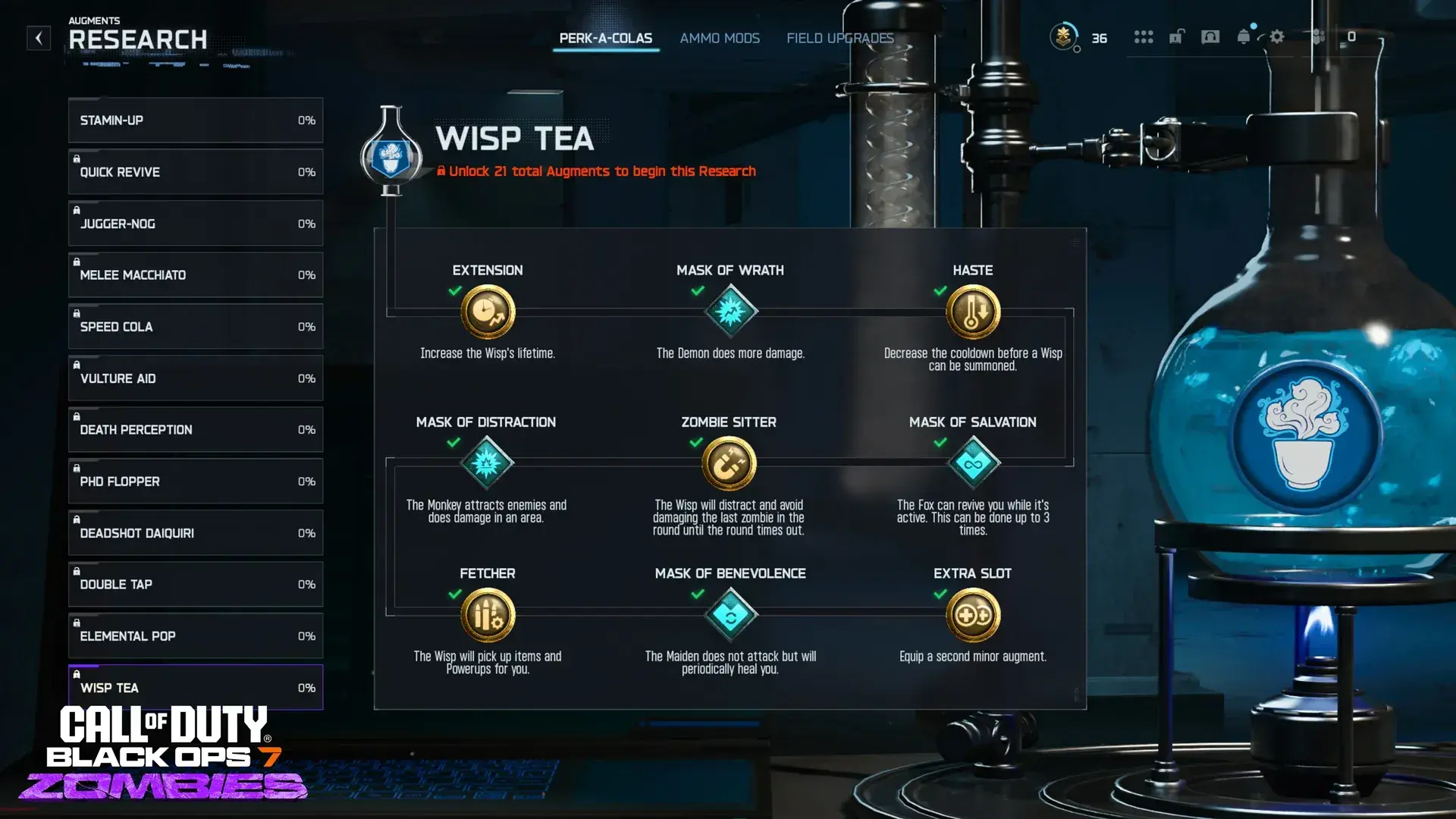This screenshot has height=819, width=1456.
Task: Select the highlighted Wisp Tea sidebar entry
Action: point(195,687)
